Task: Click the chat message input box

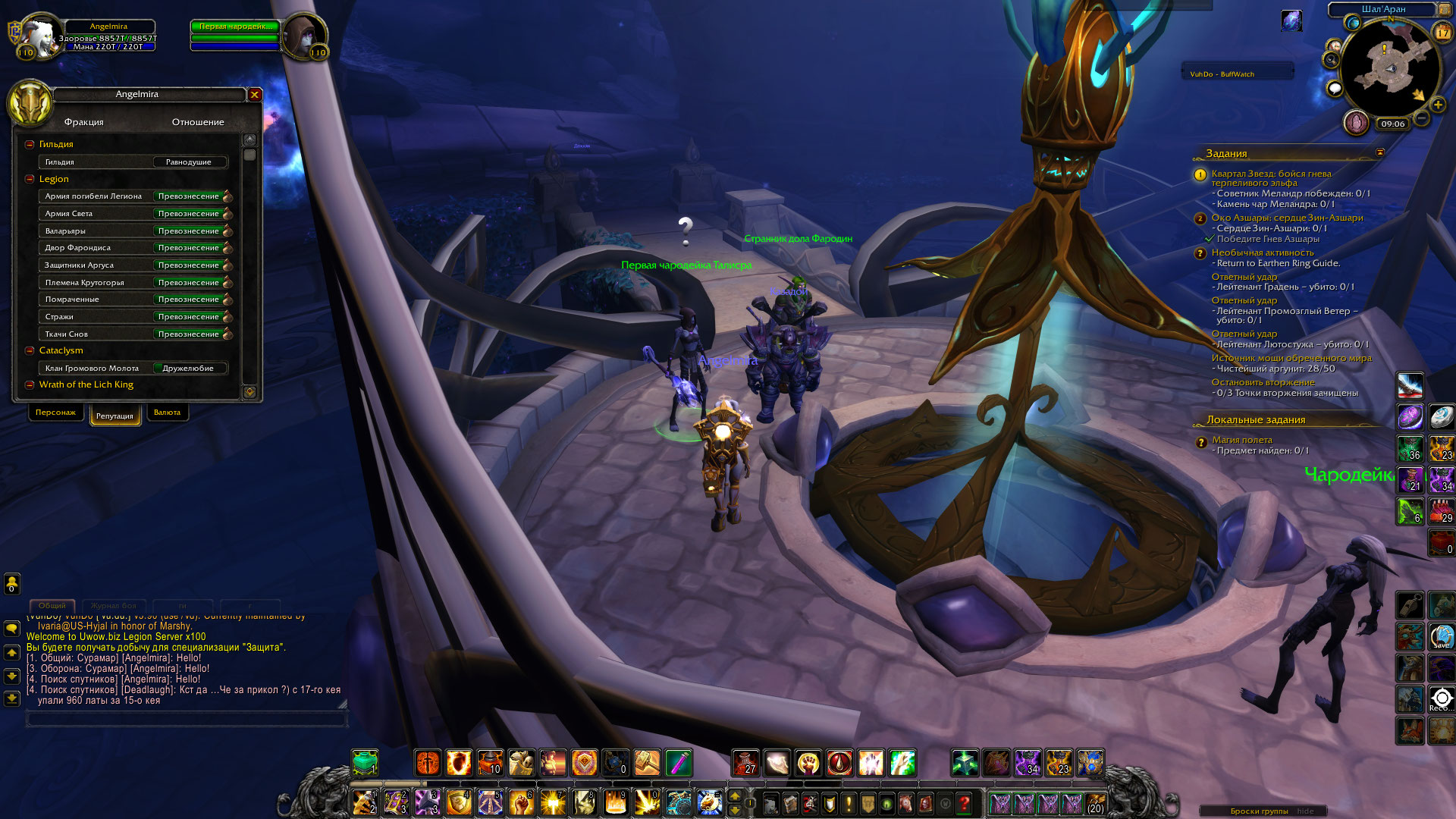Action: coord(186,719)
